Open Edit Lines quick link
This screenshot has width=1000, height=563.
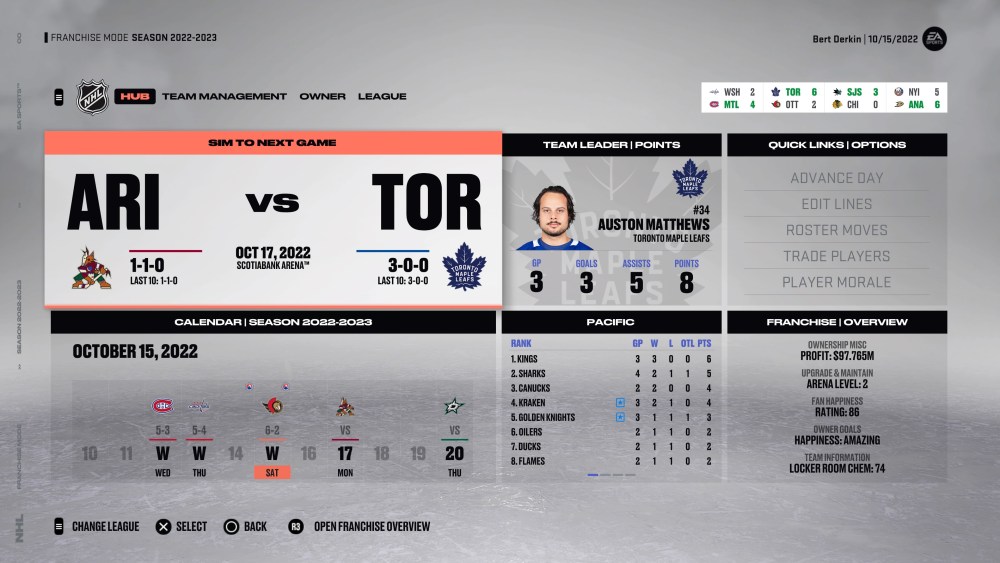pos(837,204)
